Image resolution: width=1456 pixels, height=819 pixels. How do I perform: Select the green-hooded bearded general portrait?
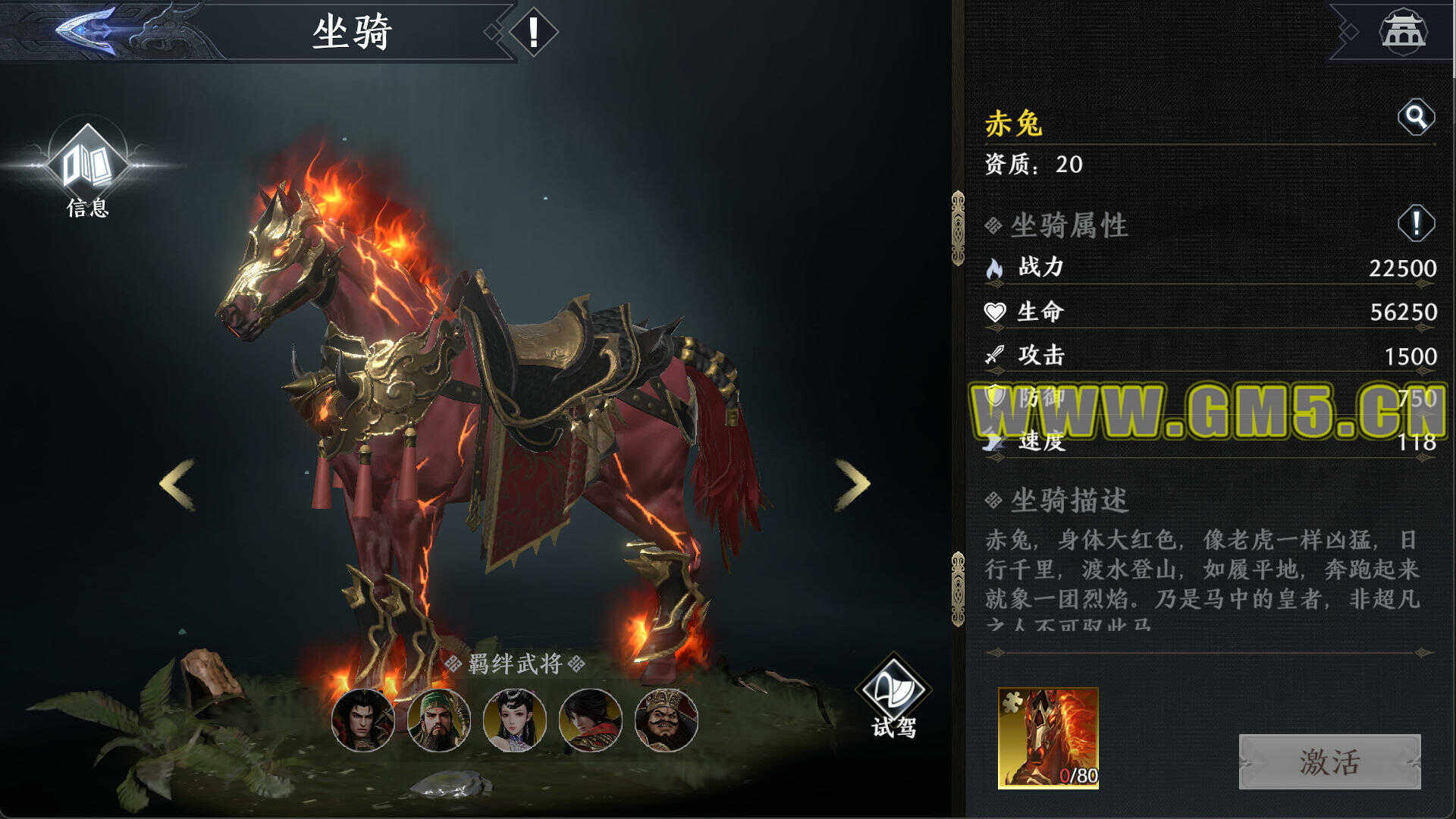438,720
